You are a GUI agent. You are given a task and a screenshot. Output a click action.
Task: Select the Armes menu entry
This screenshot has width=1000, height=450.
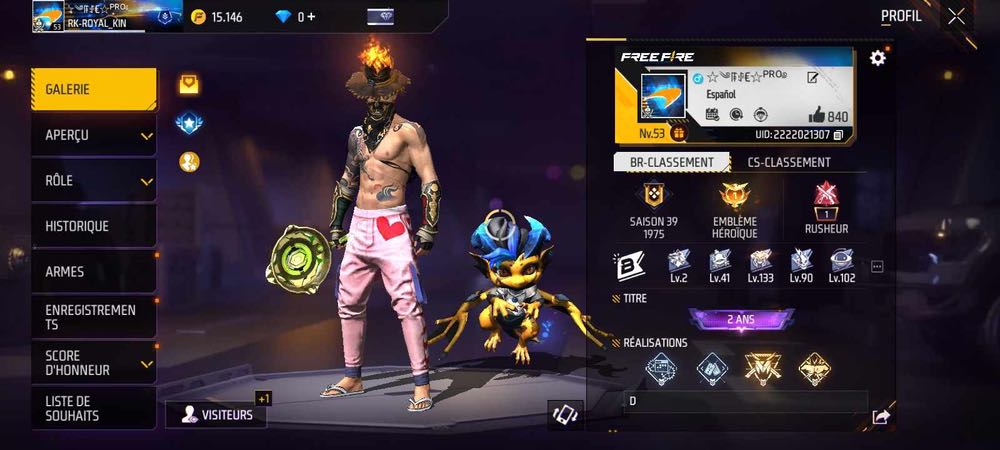point(93,272)
